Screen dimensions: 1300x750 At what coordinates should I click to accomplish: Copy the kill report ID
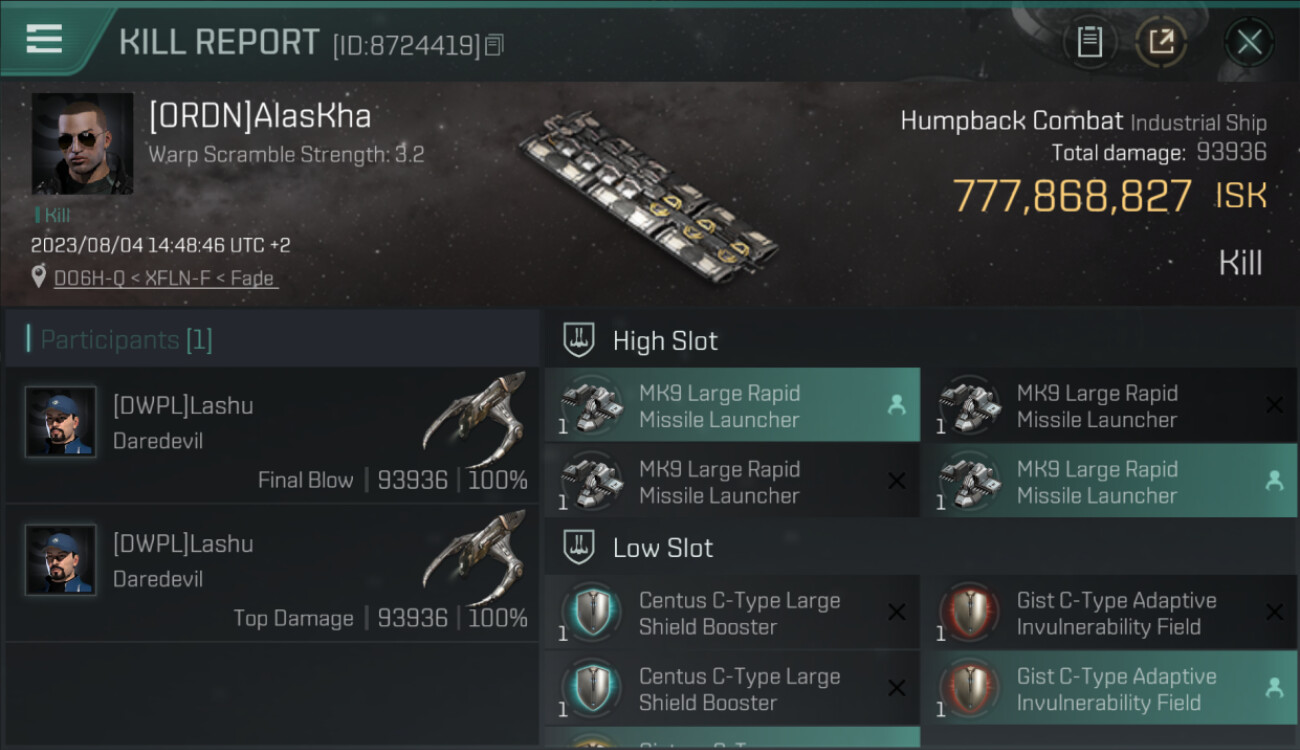point(495,45)
